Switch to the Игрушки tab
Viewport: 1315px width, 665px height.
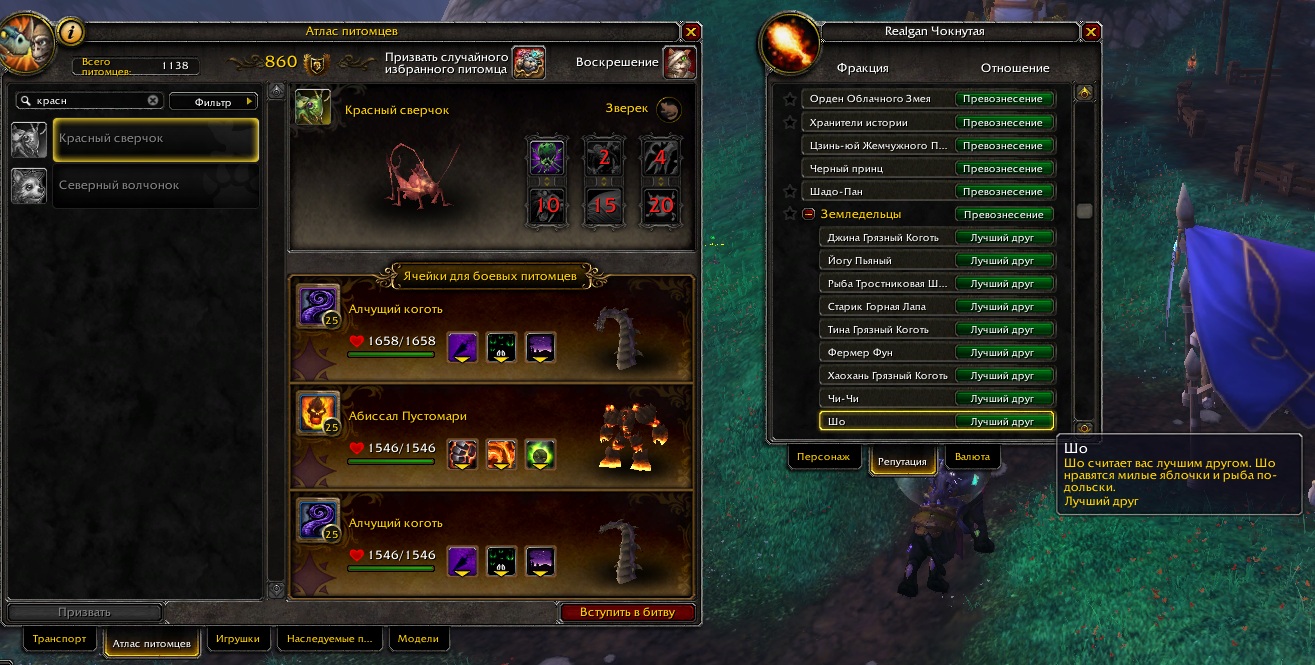(236, 638)
